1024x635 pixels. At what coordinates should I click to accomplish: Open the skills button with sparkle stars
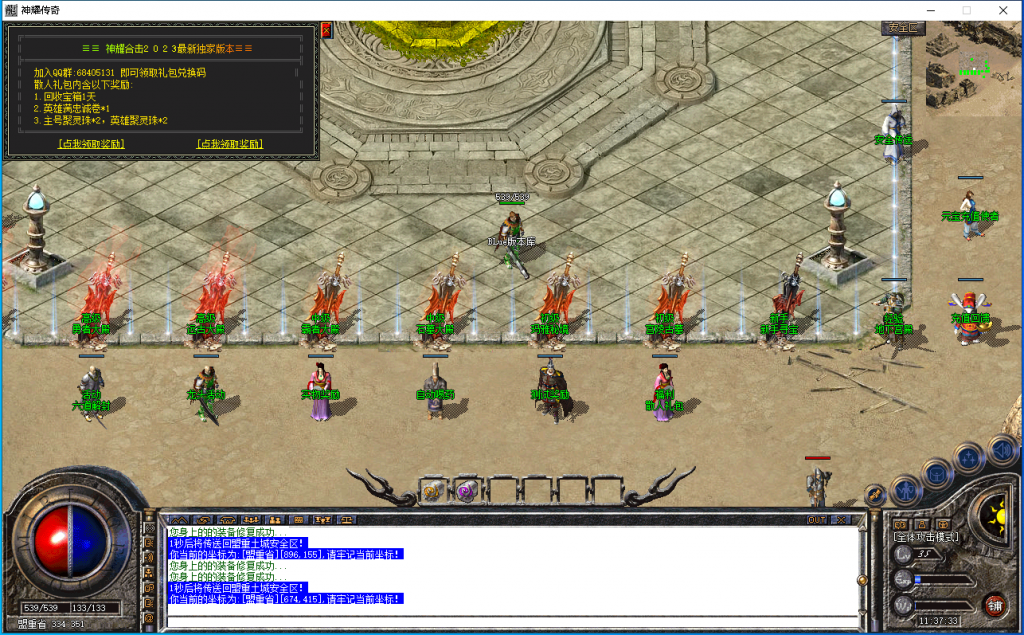point(968,459)
